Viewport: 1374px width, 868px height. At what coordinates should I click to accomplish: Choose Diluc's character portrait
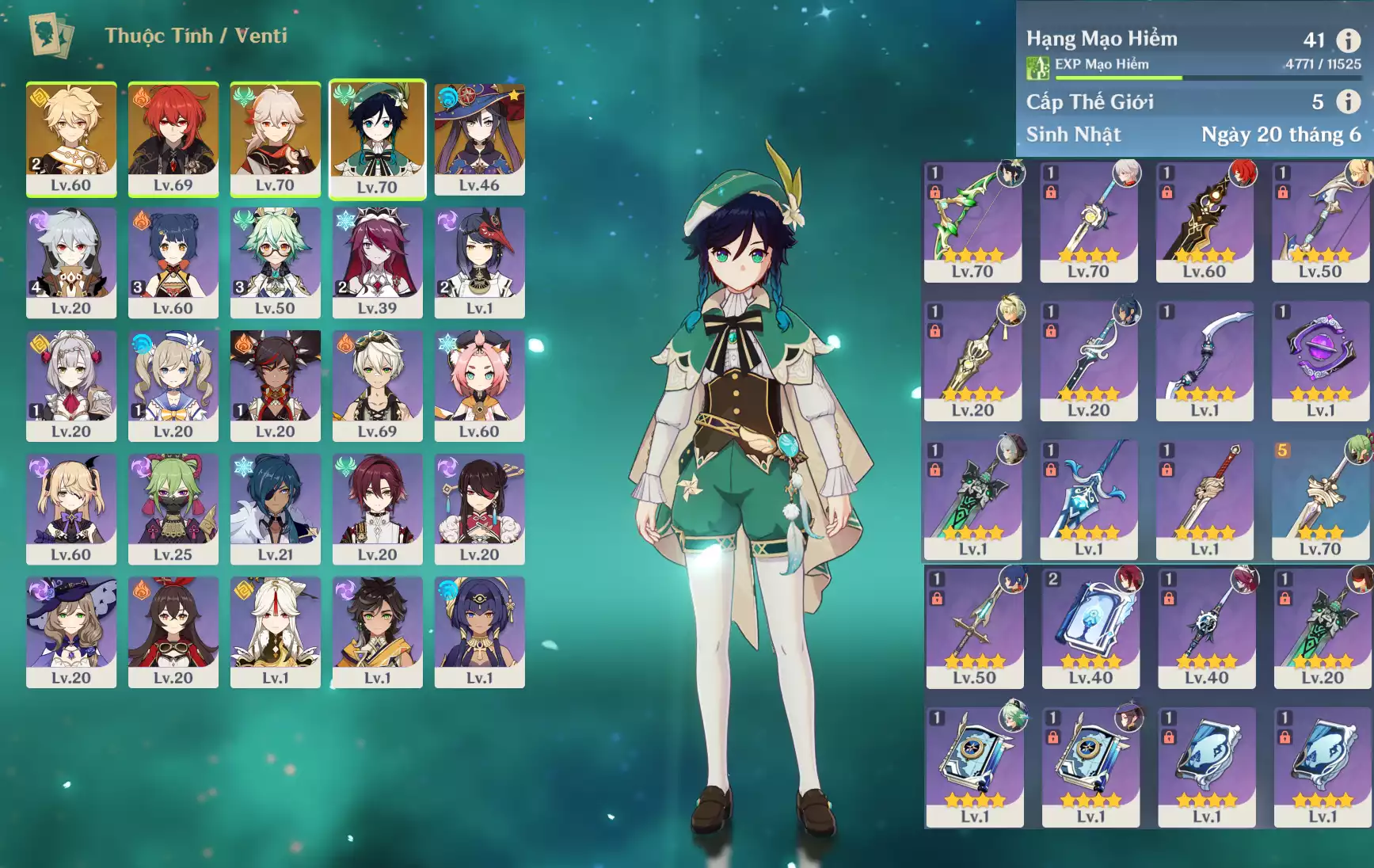173,139
